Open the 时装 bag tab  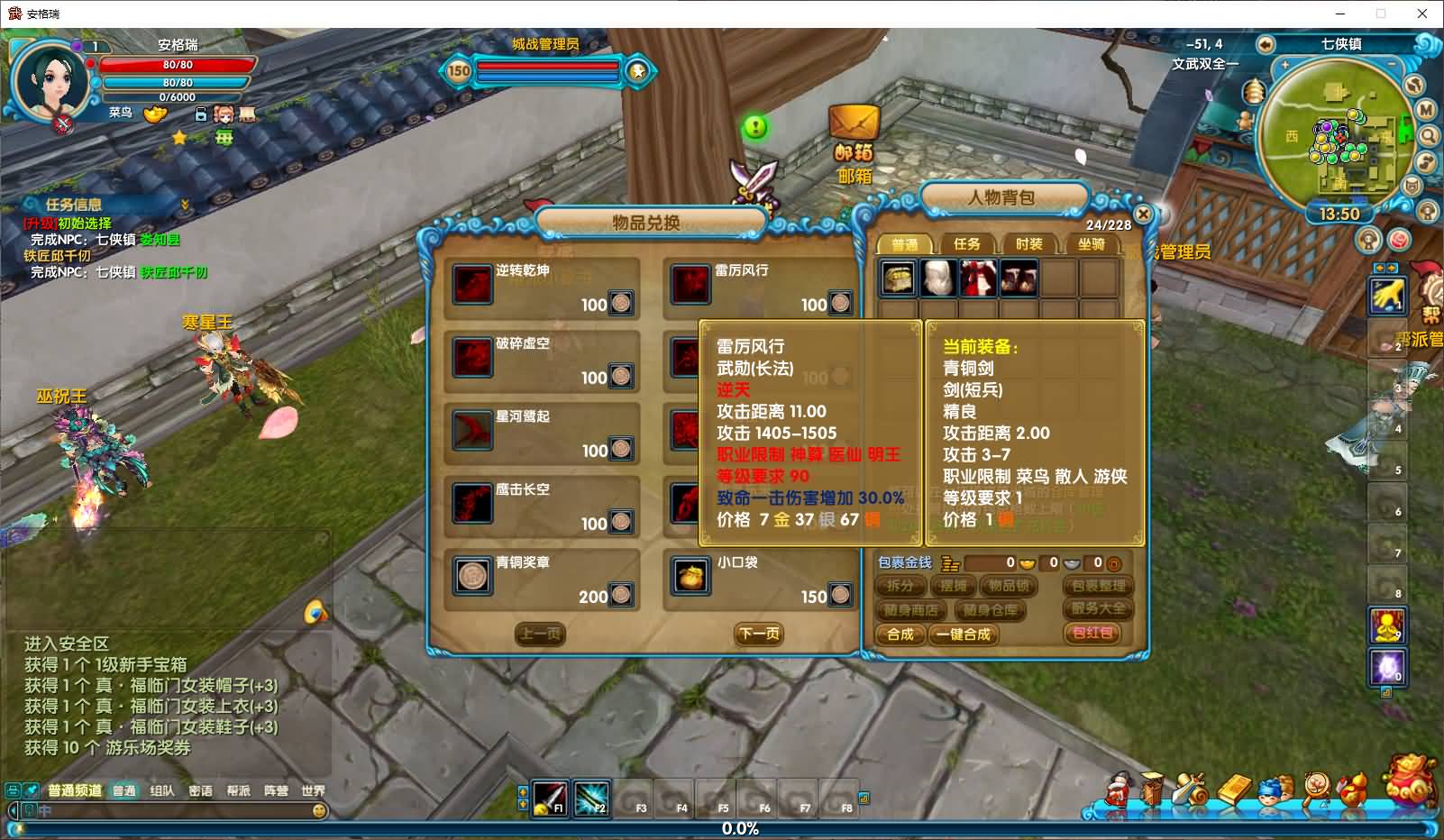[1028, 243]
